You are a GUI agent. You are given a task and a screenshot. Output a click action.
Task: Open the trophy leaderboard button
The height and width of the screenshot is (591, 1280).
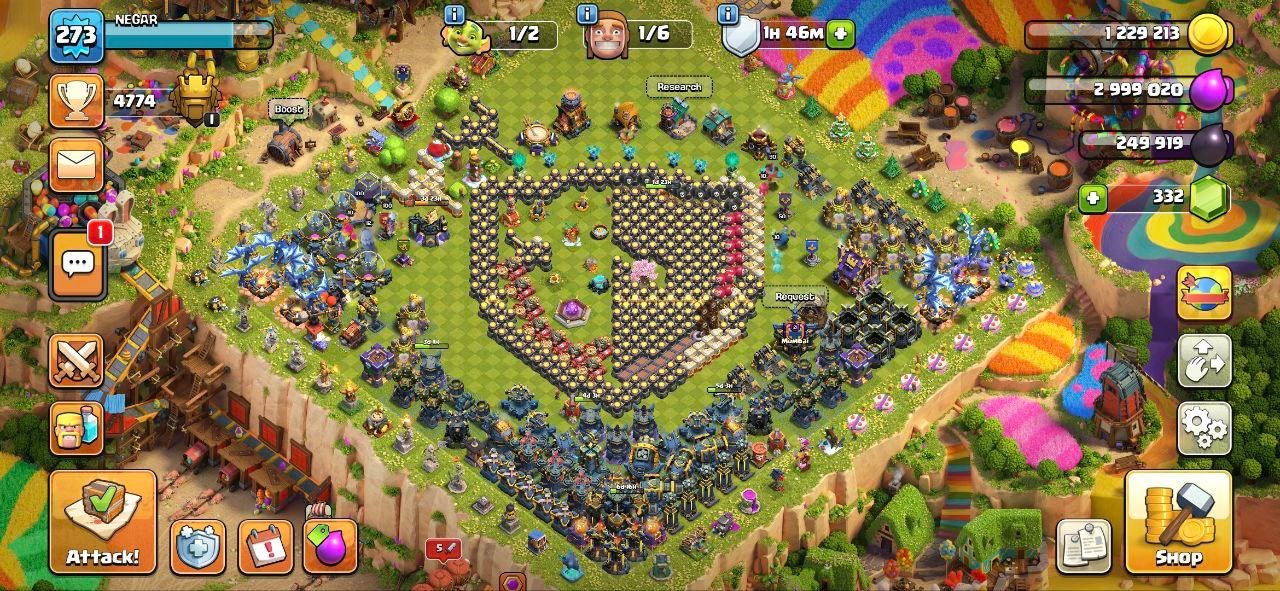tap(77, 101)
